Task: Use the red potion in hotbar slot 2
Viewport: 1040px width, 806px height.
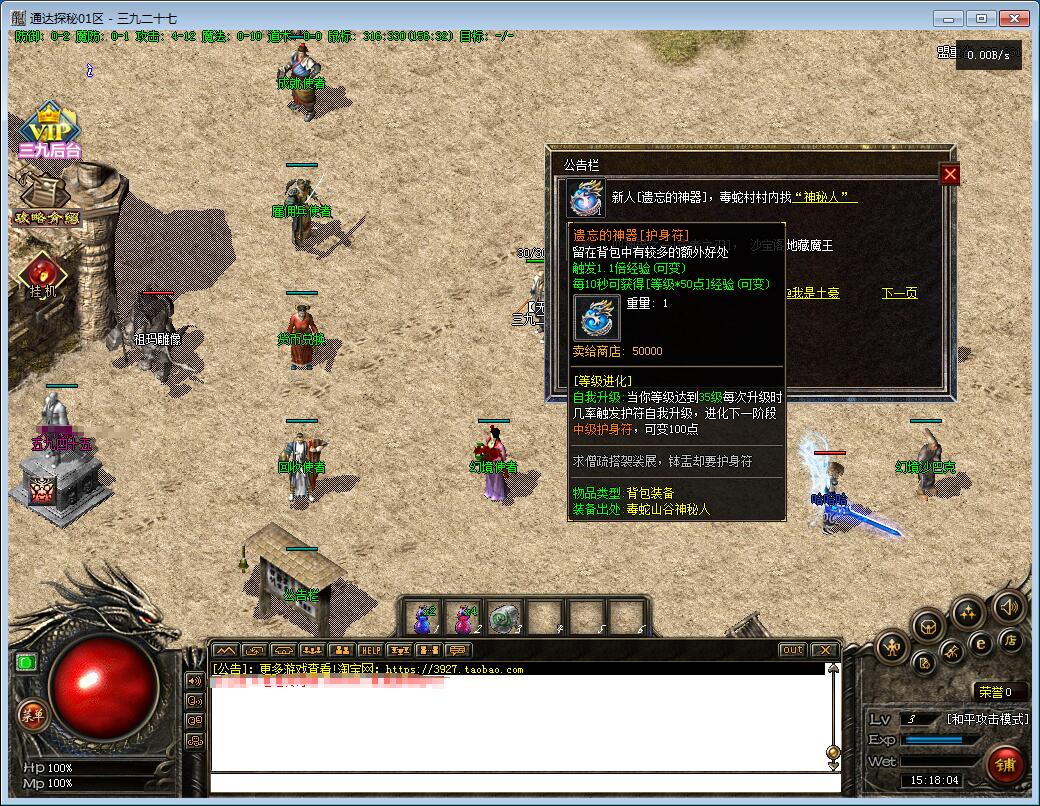Action: tap(464, 618)
